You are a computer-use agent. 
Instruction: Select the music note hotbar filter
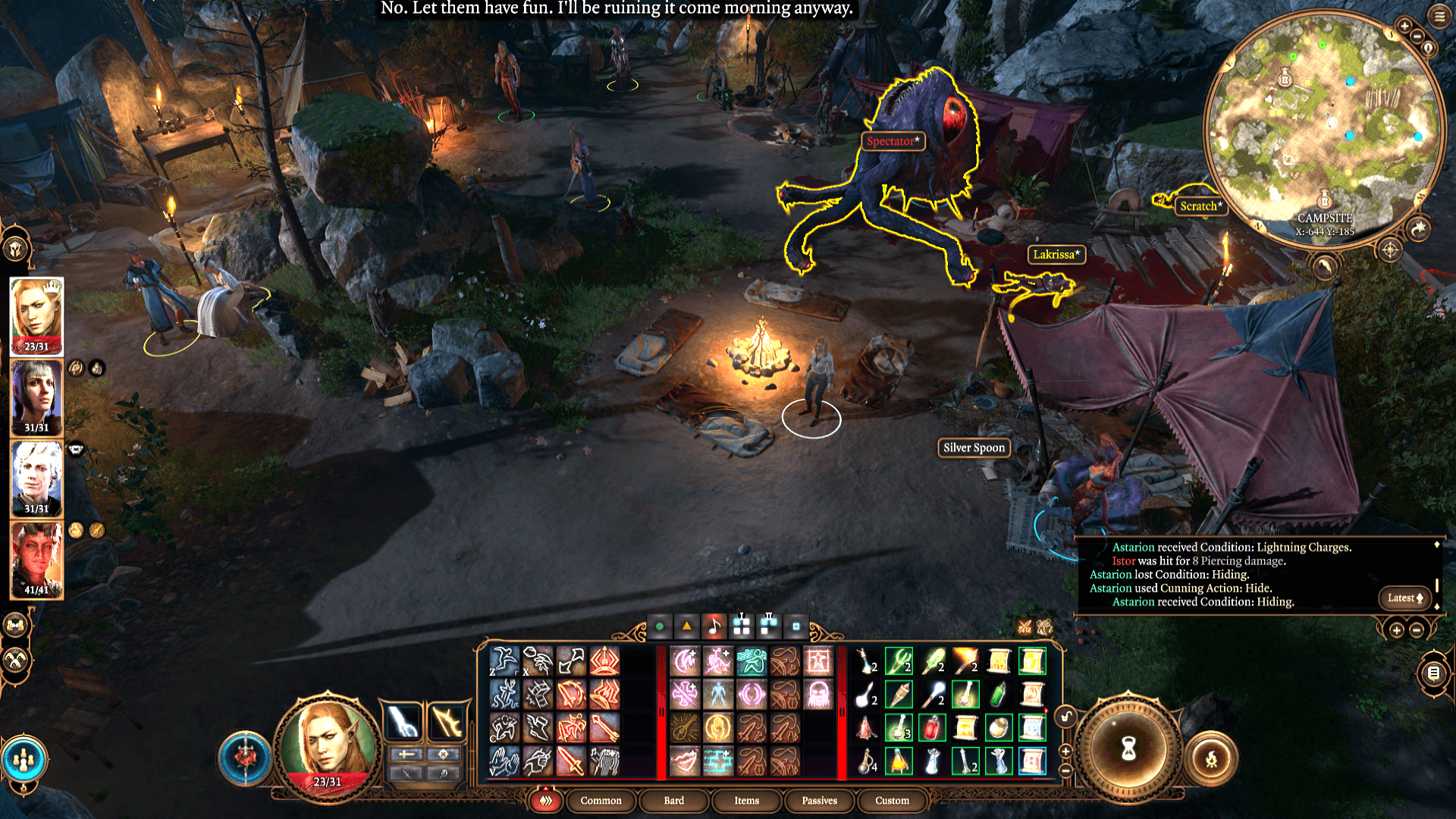click(x=714, y=626)
